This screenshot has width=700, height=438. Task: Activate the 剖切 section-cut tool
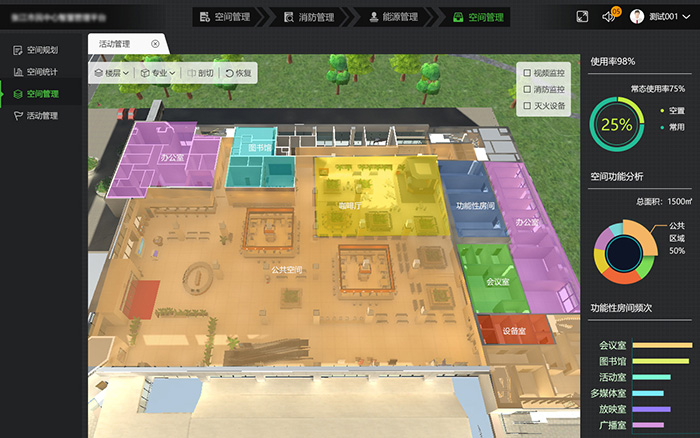pos(200,73)
